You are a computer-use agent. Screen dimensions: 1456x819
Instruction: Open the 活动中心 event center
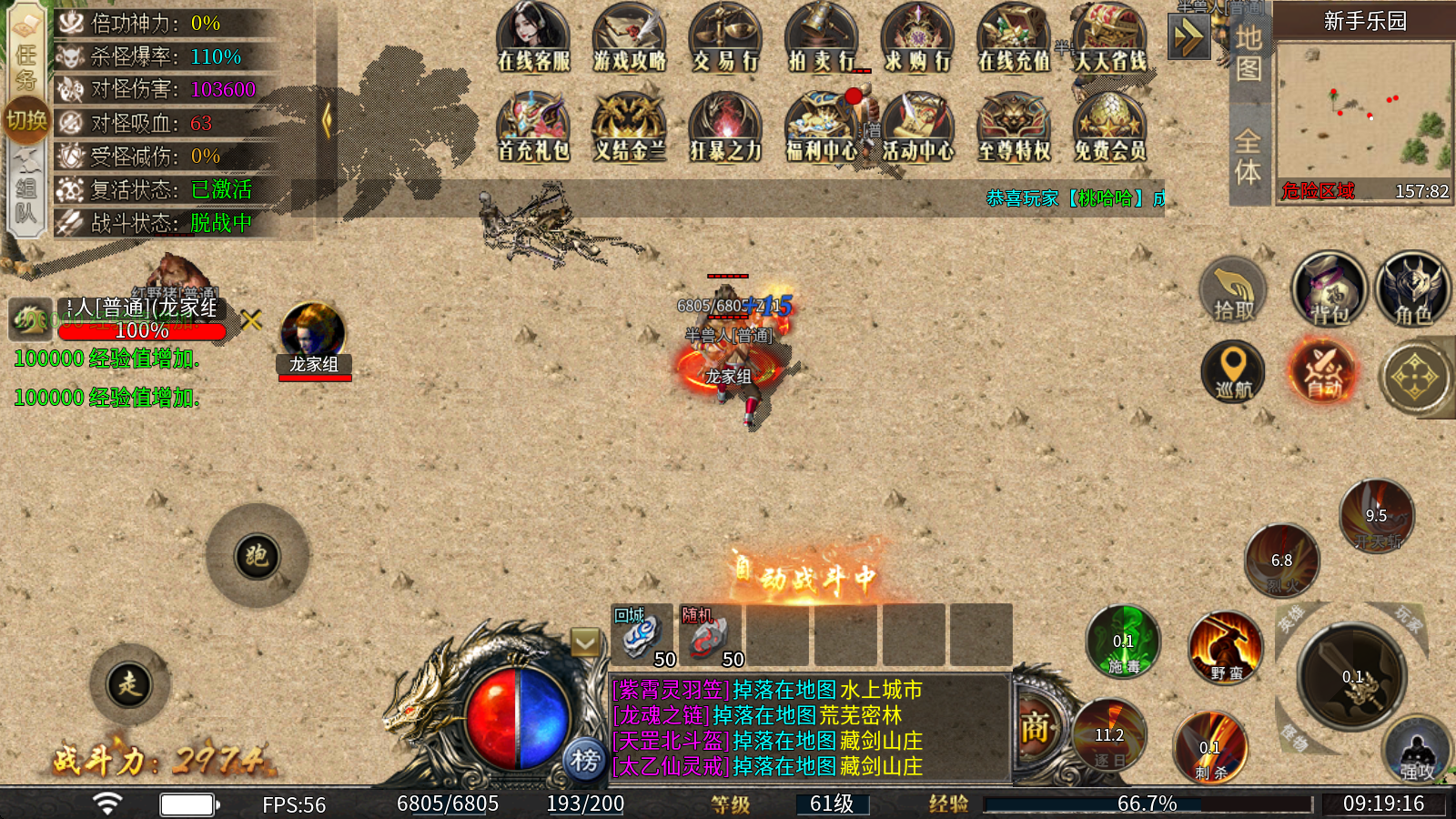point(917,127)
